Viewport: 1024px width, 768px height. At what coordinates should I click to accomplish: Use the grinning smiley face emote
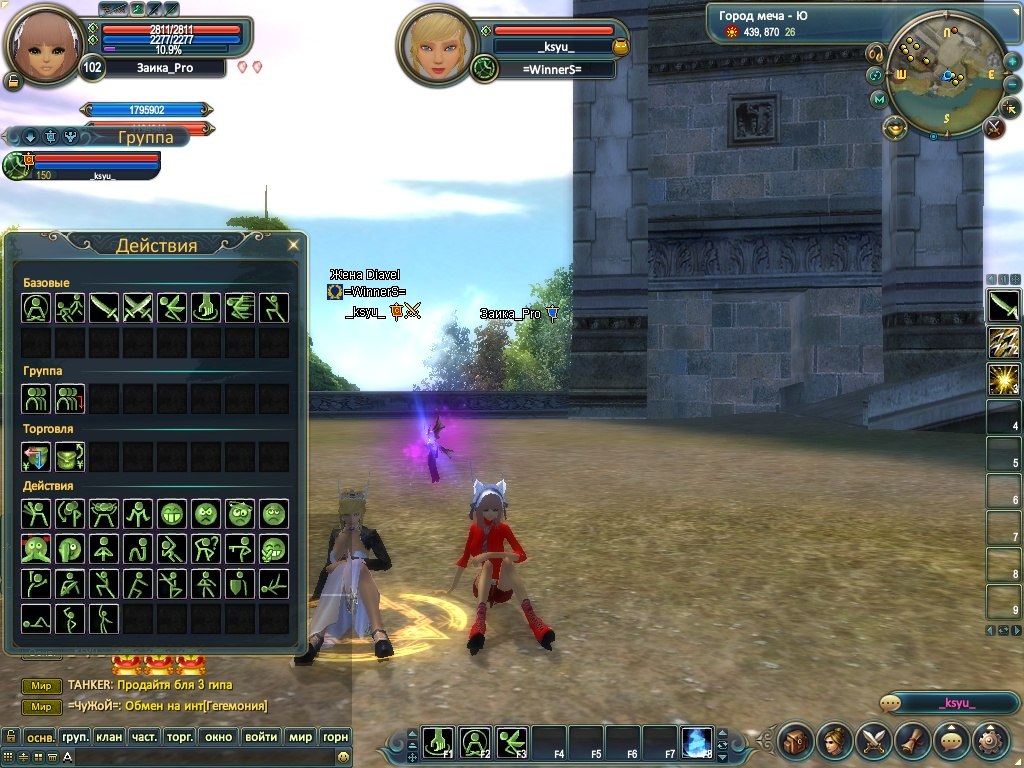point(172,514)
